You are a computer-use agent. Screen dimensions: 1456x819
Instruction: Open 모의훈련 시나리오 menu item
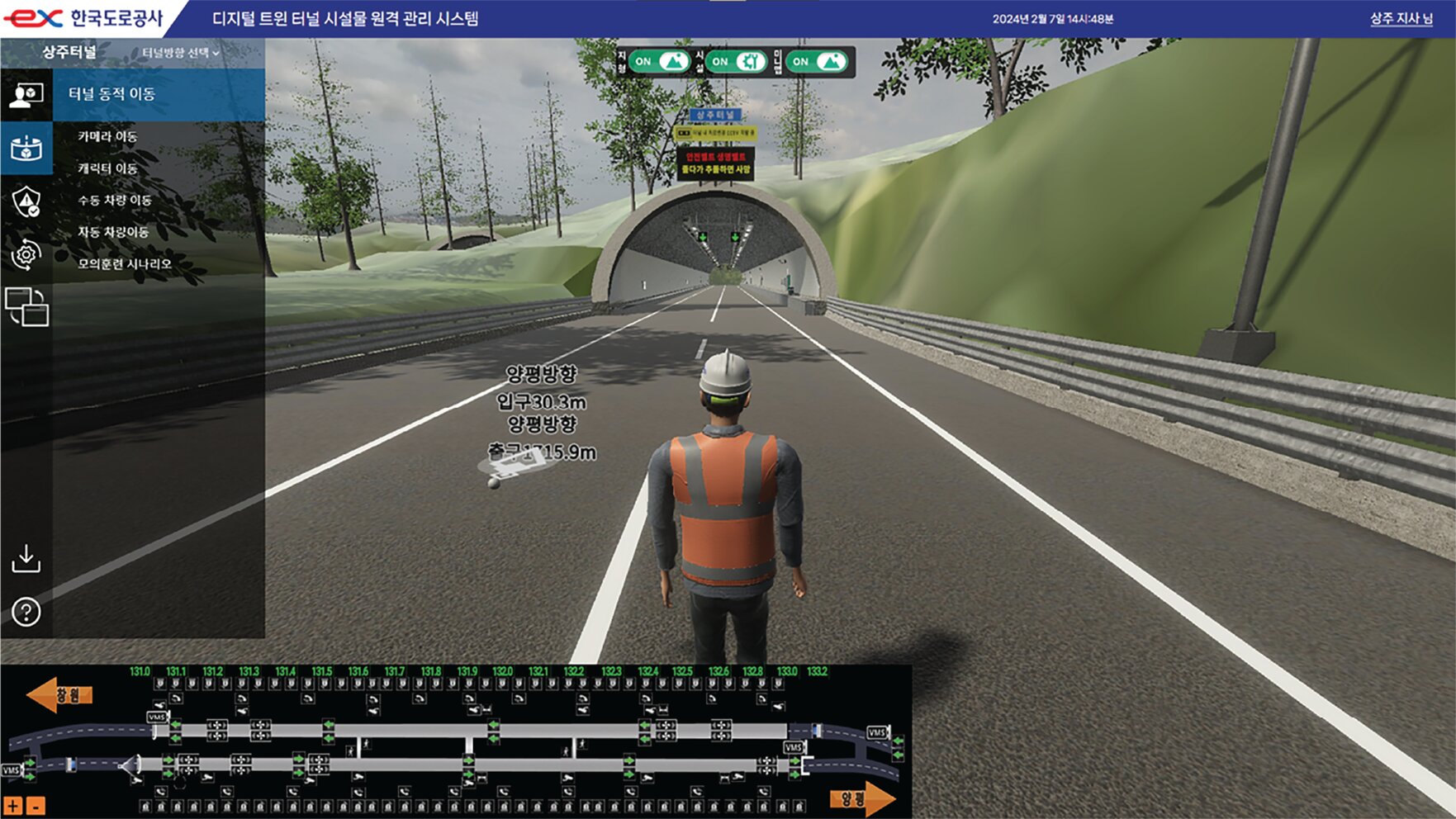tap(125, 264)
